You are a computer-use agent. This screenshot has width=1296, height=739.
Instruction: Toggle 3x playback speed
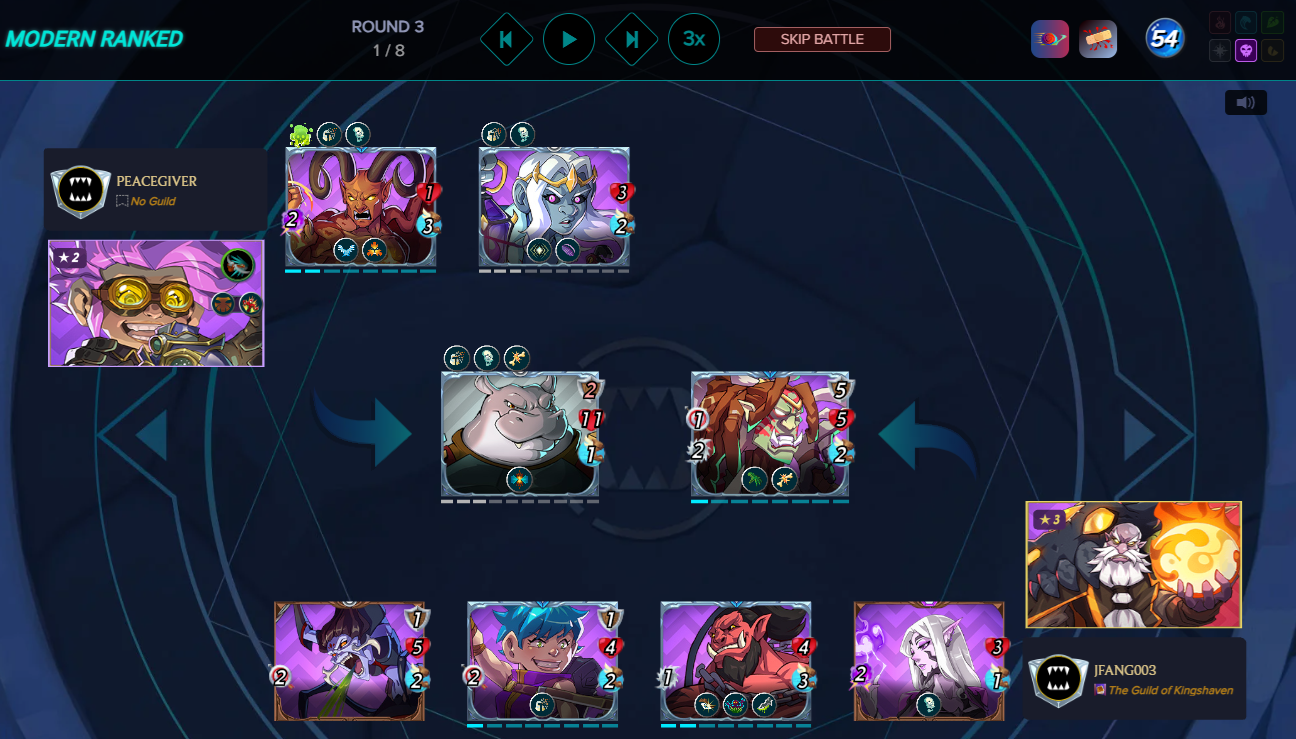[694, 40]
